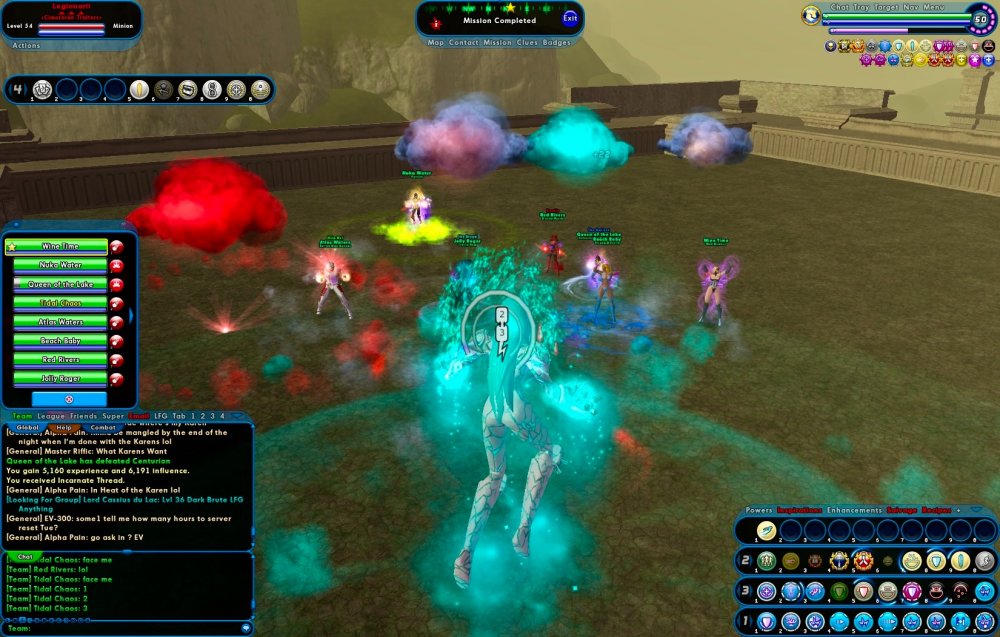Open the main Menu
This screenshot has width=1000, height=637.
click(x=932, y=7)
